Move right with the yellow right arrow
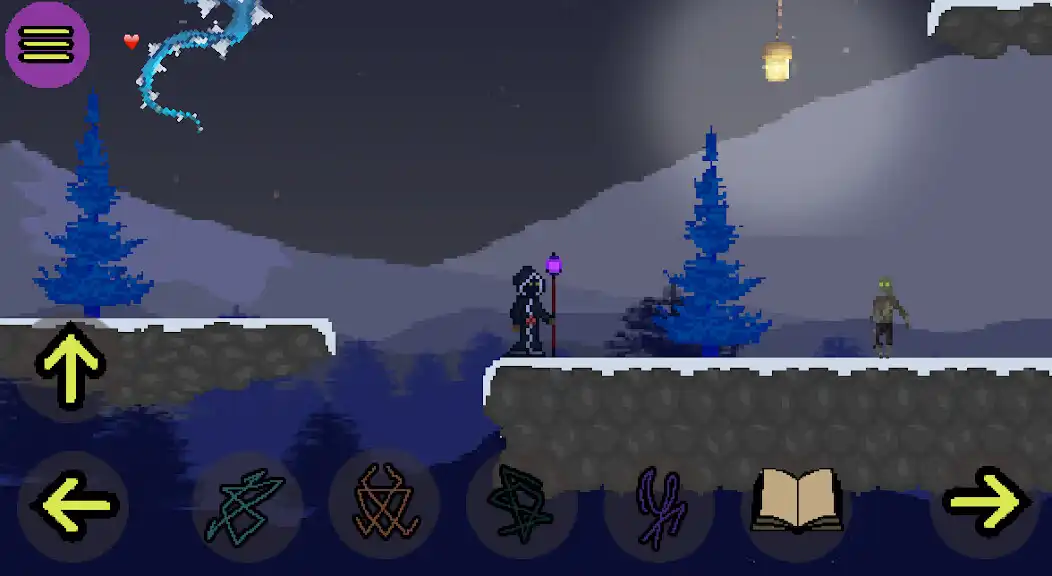 (985, 503)
